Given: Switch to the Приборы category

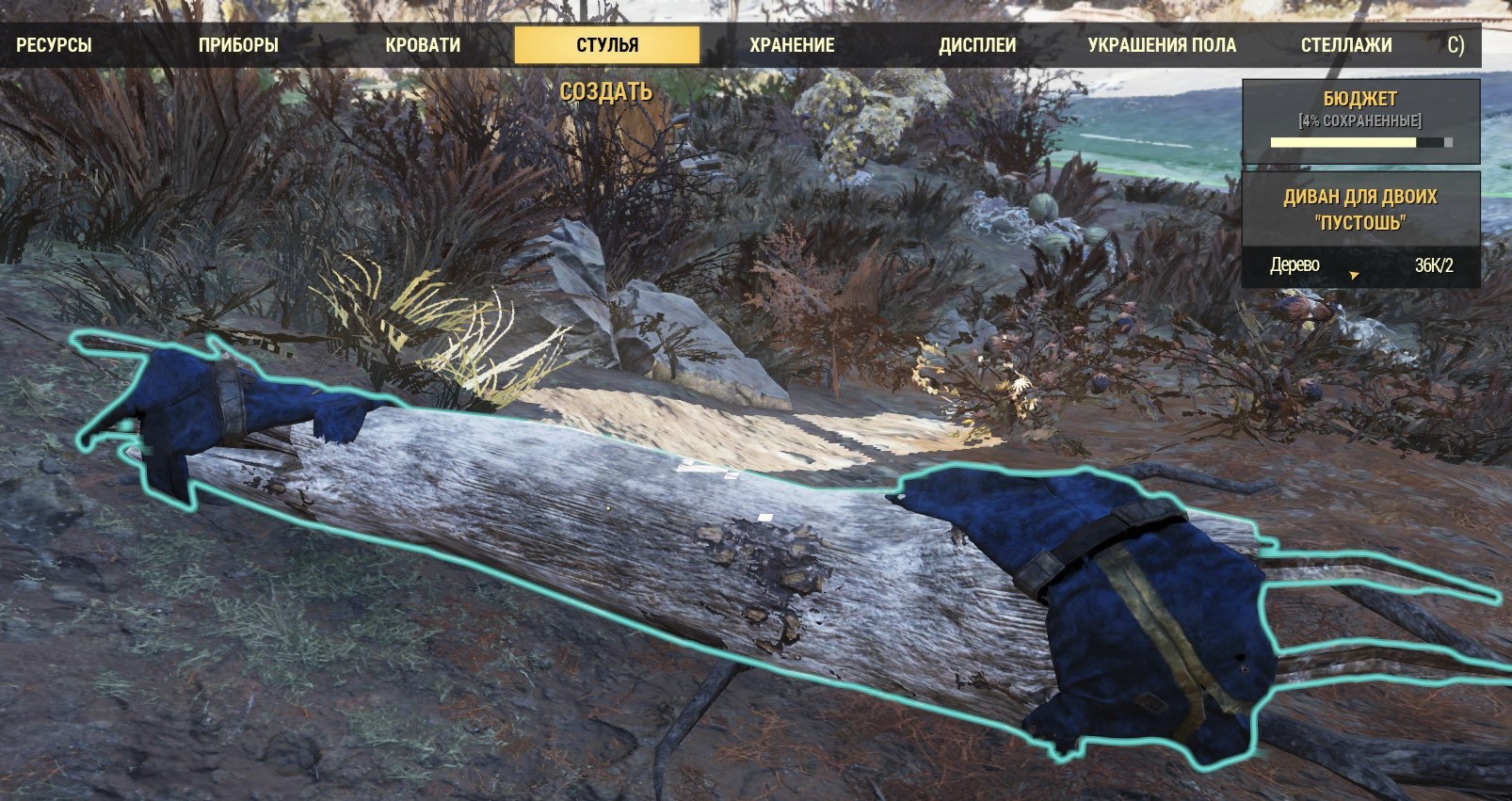Looking at the screenshot, I should 238,45.
